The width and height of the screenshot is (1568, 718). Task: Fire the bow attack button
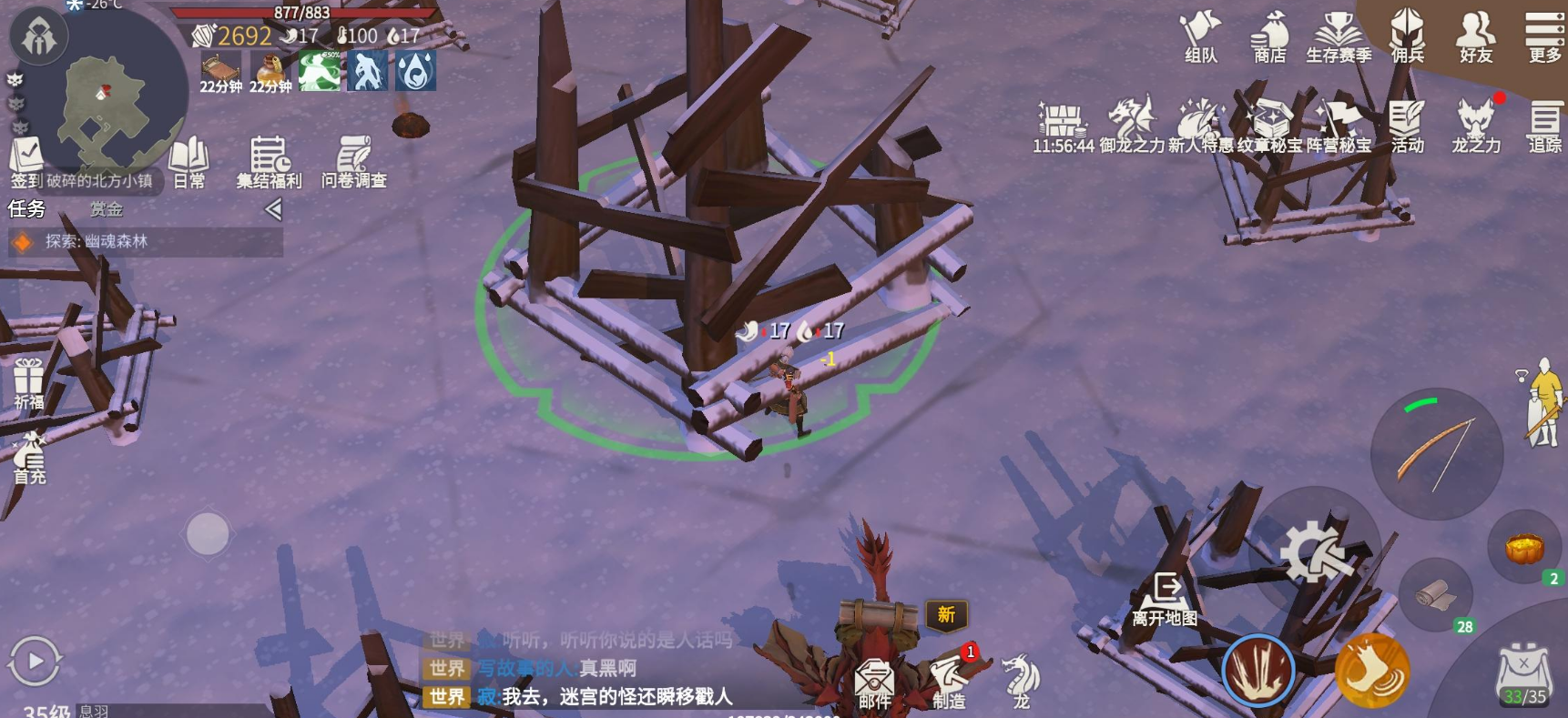click(x=1436, y=453)
